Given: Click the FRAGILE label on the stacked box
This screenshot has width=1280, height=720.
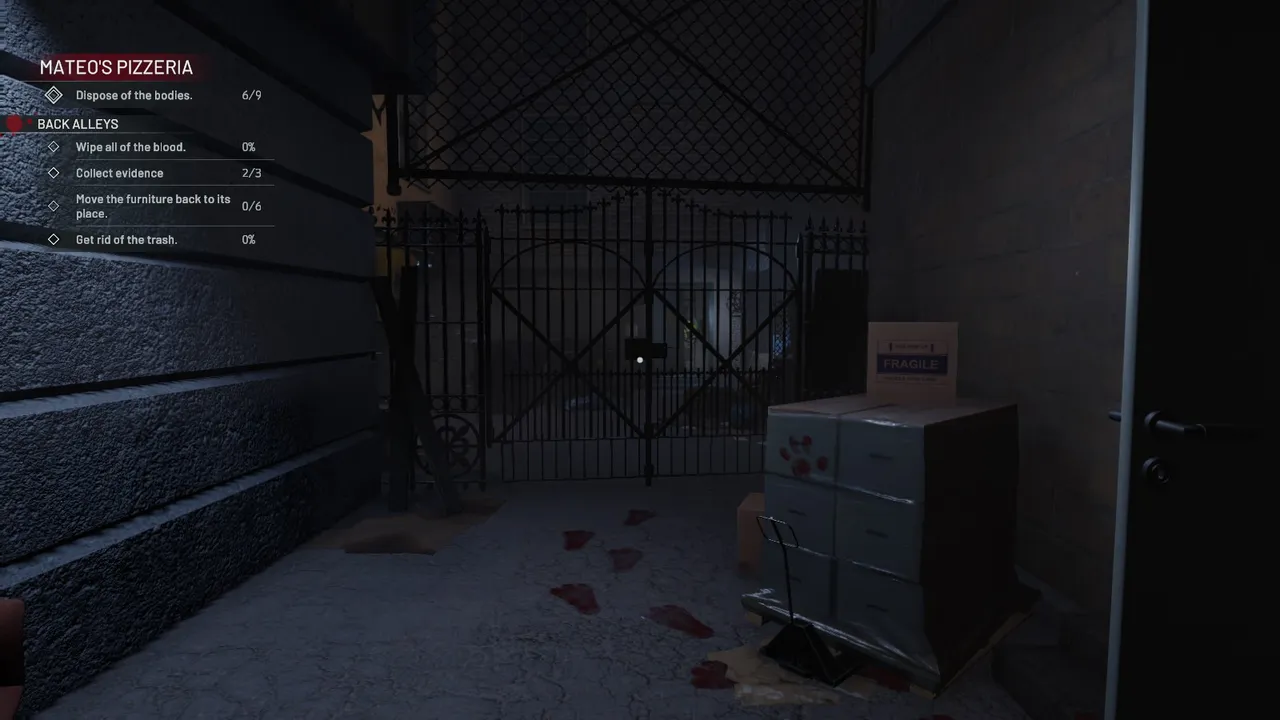Looking at the screenshot, I should coord(911,364).
